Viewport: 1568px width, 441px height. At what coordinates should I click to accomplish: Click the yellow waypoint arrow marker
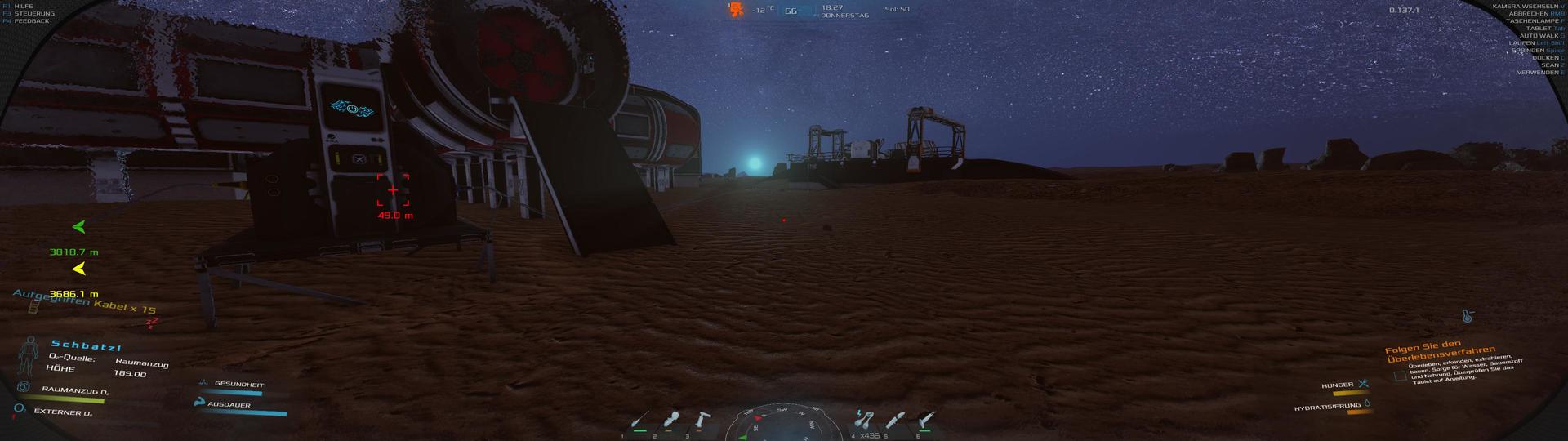79,269
